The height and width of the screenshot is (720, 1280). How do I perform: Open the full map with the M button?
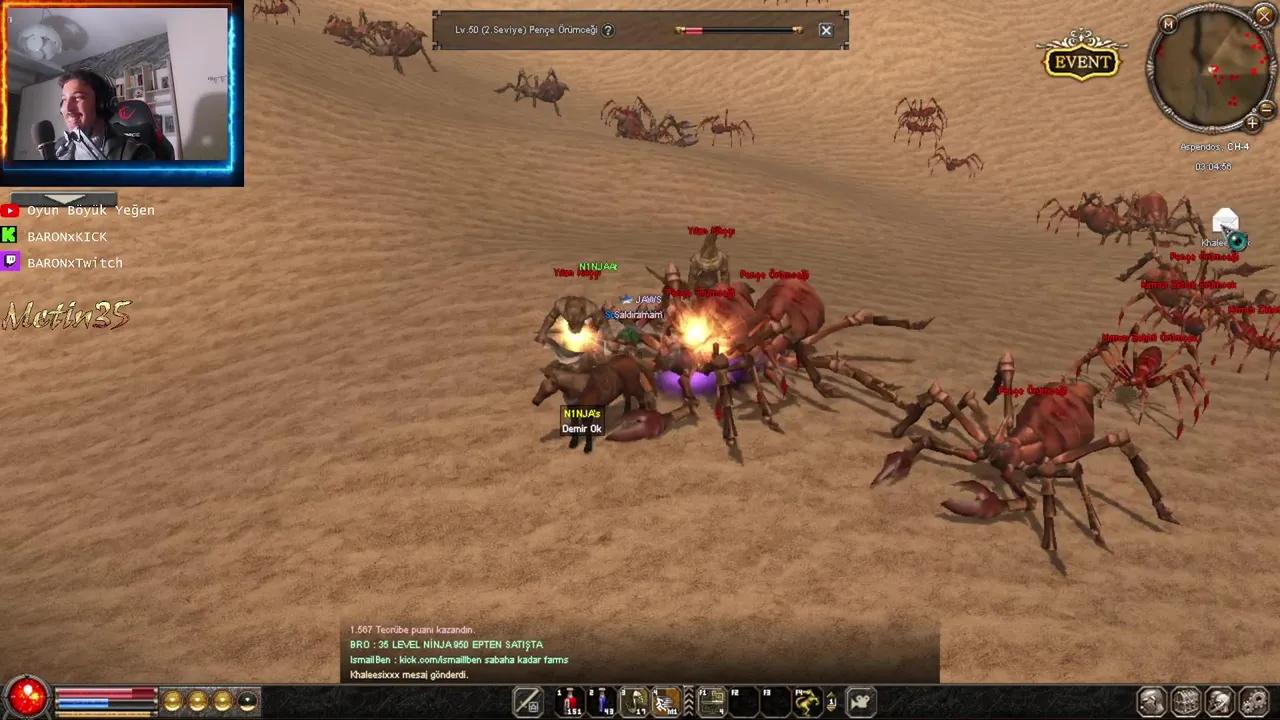1168,23
